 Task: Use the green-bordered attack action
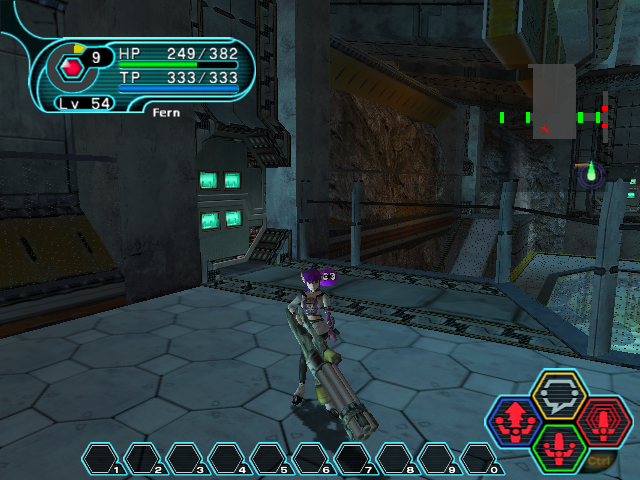[x=559, y=448]
